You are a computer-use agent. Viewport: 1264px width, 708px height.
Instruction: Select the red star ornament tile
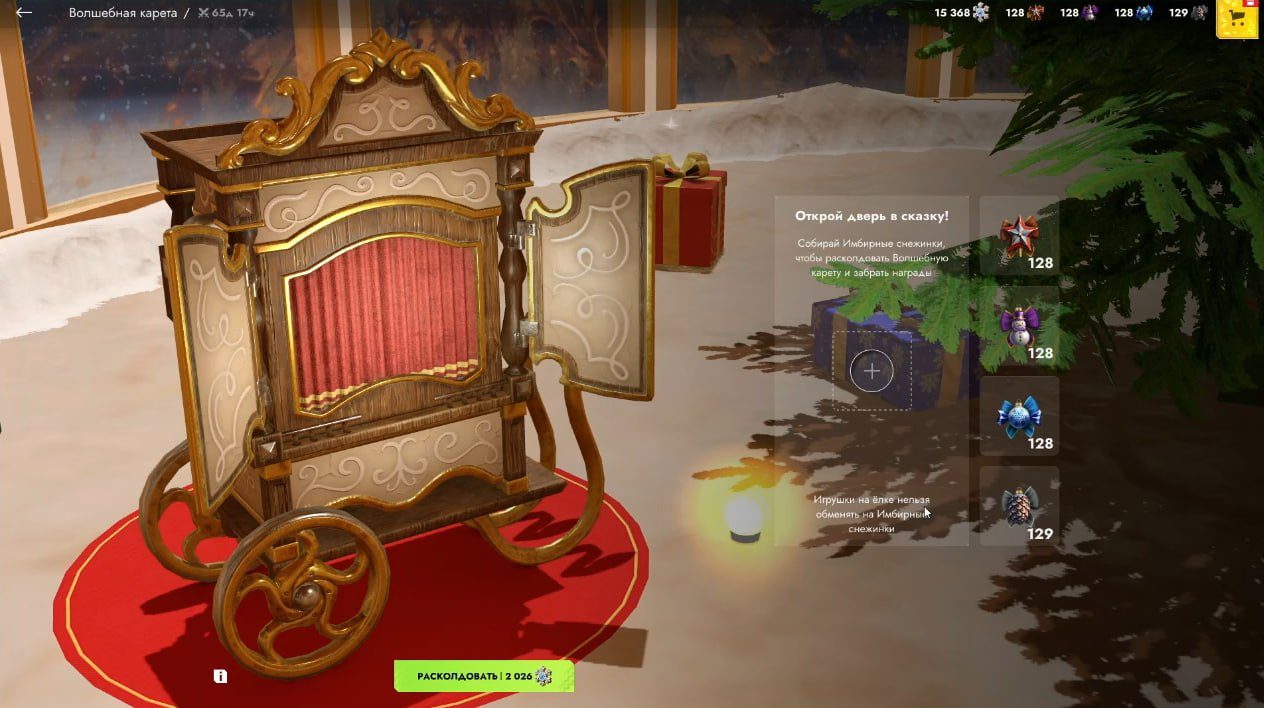pyautogui.click(x=1019, y=236)
